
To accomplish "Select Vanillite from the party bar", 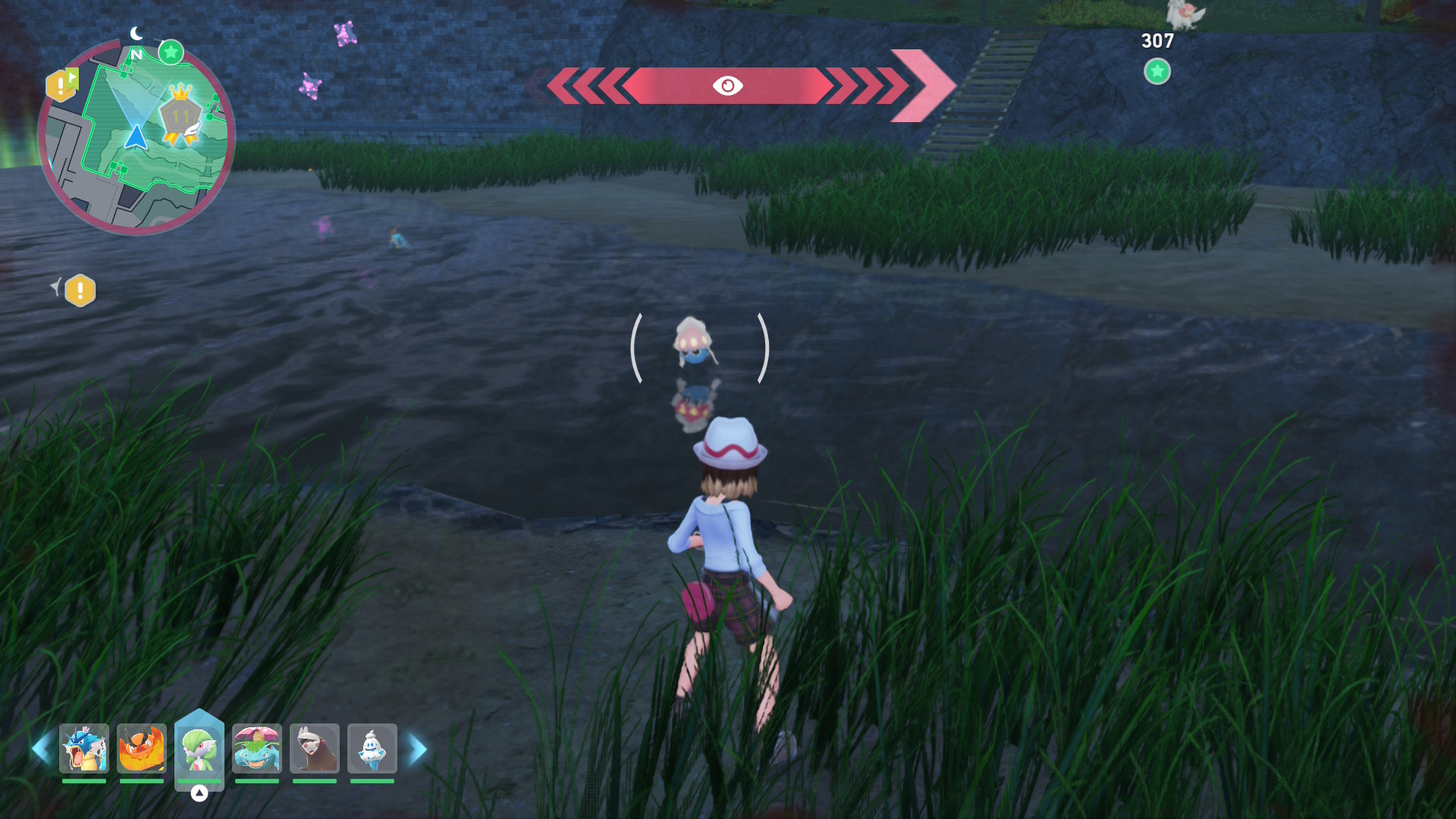I will pyautogui.click(x=372, y=748).
